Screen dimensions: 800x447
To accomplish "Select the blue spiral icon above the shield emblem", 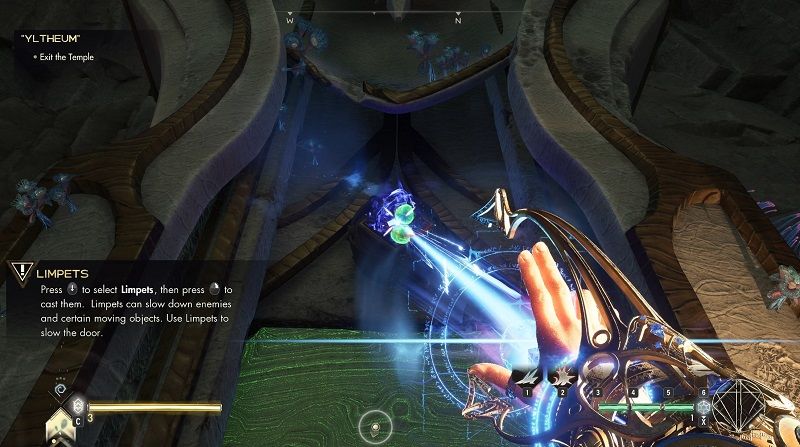I will (60, 387).
